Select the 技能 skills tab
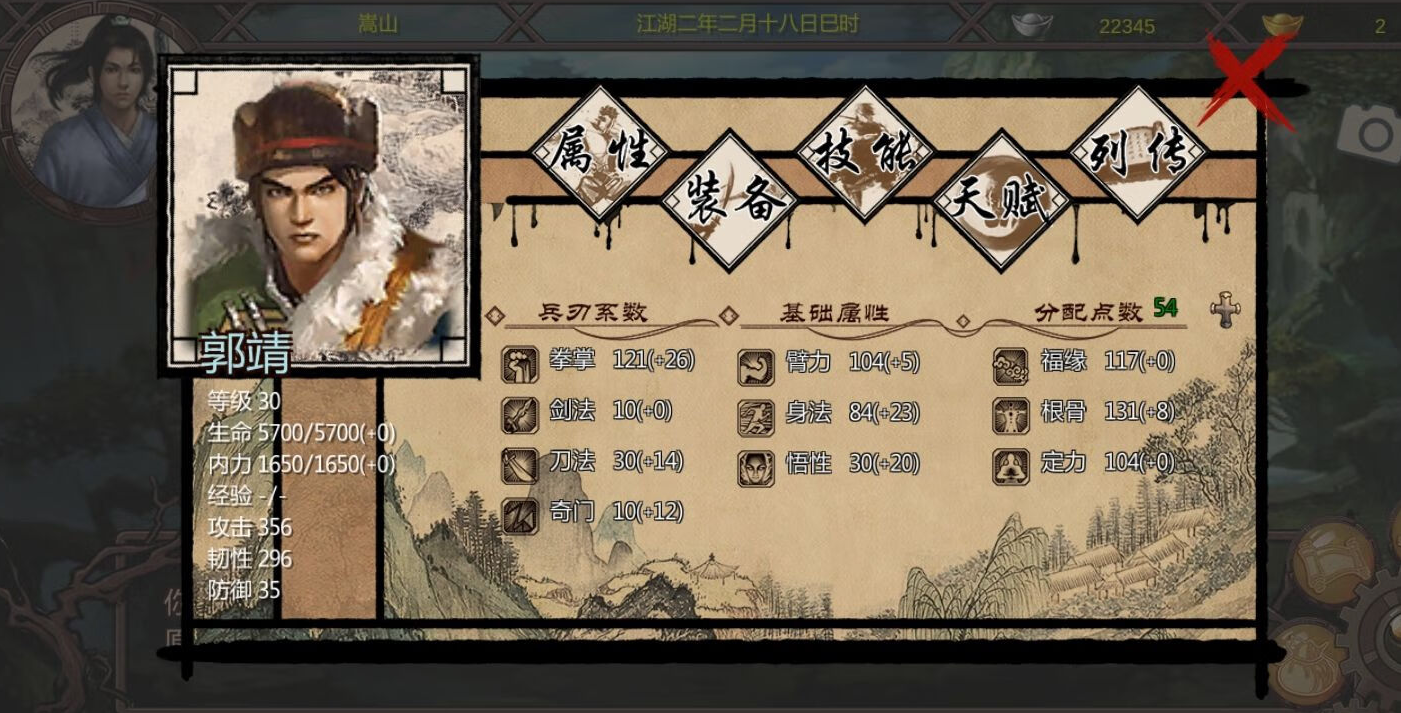The image size is (1401, 713). [864, 153]
